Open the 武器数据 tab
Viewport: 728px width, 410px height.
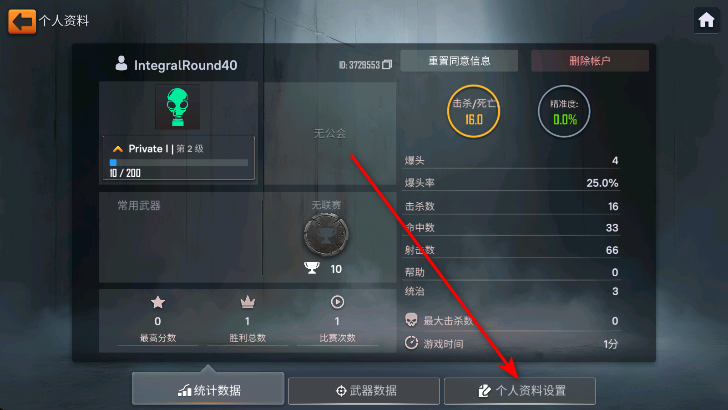point(364,390)
